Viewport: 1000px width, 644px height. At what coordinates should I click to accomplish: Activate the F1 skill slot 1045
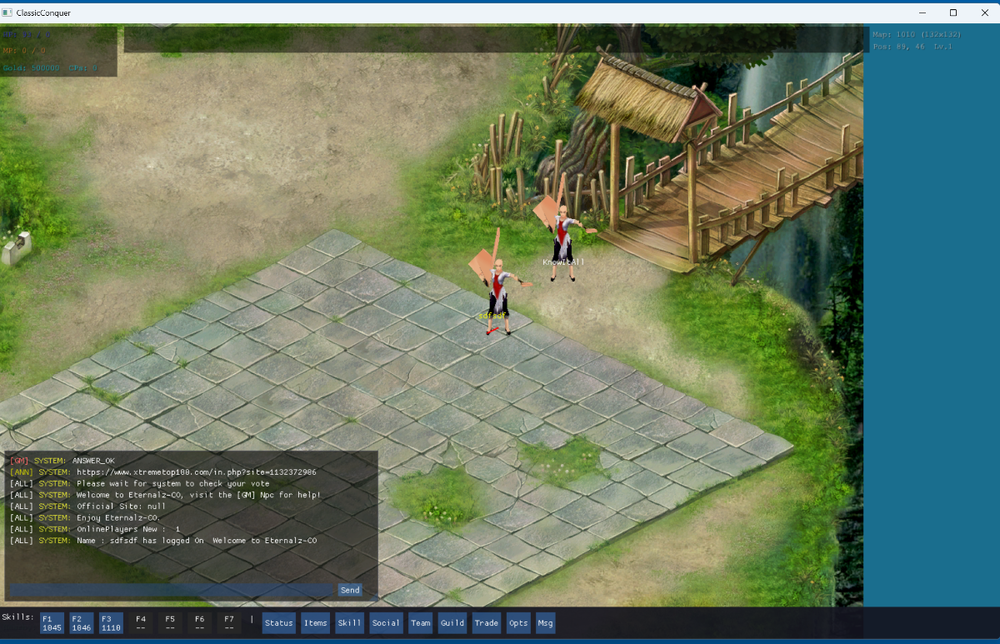point(52,623)
